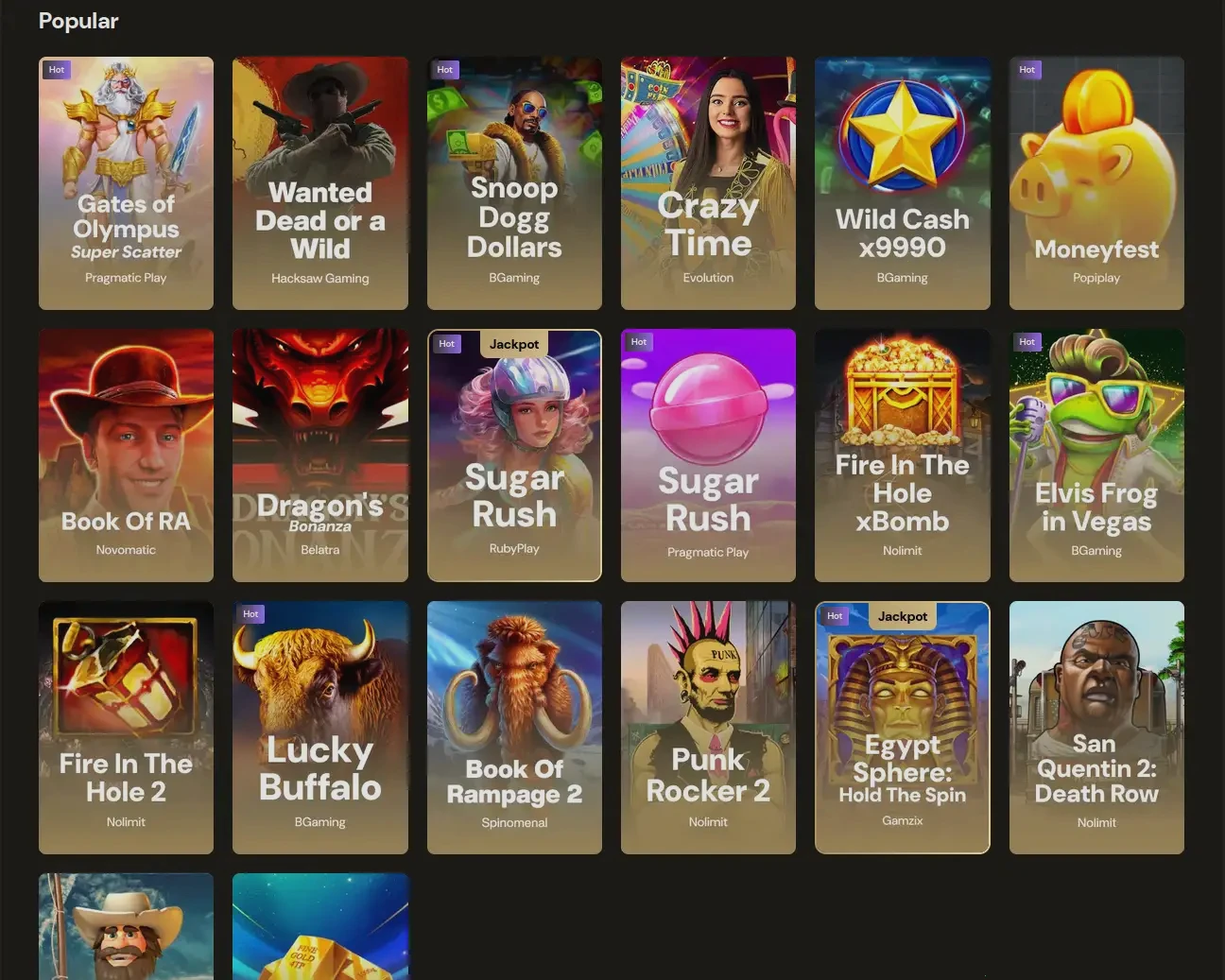Launch Wanted Dead or a Wild
The image size is (1225, 980).
[x=319, y=182]
